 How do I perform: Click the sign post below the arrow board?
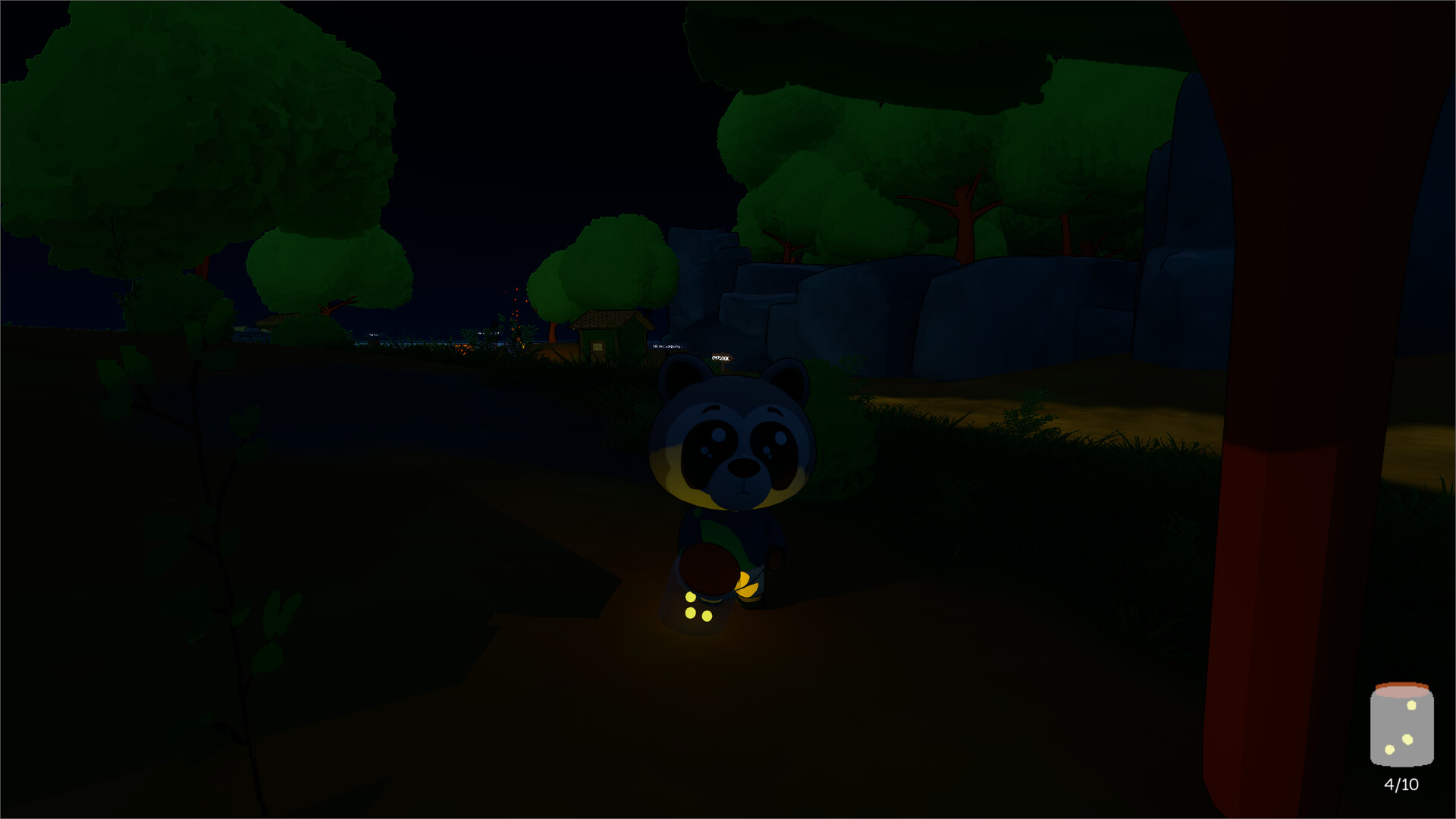723,367
